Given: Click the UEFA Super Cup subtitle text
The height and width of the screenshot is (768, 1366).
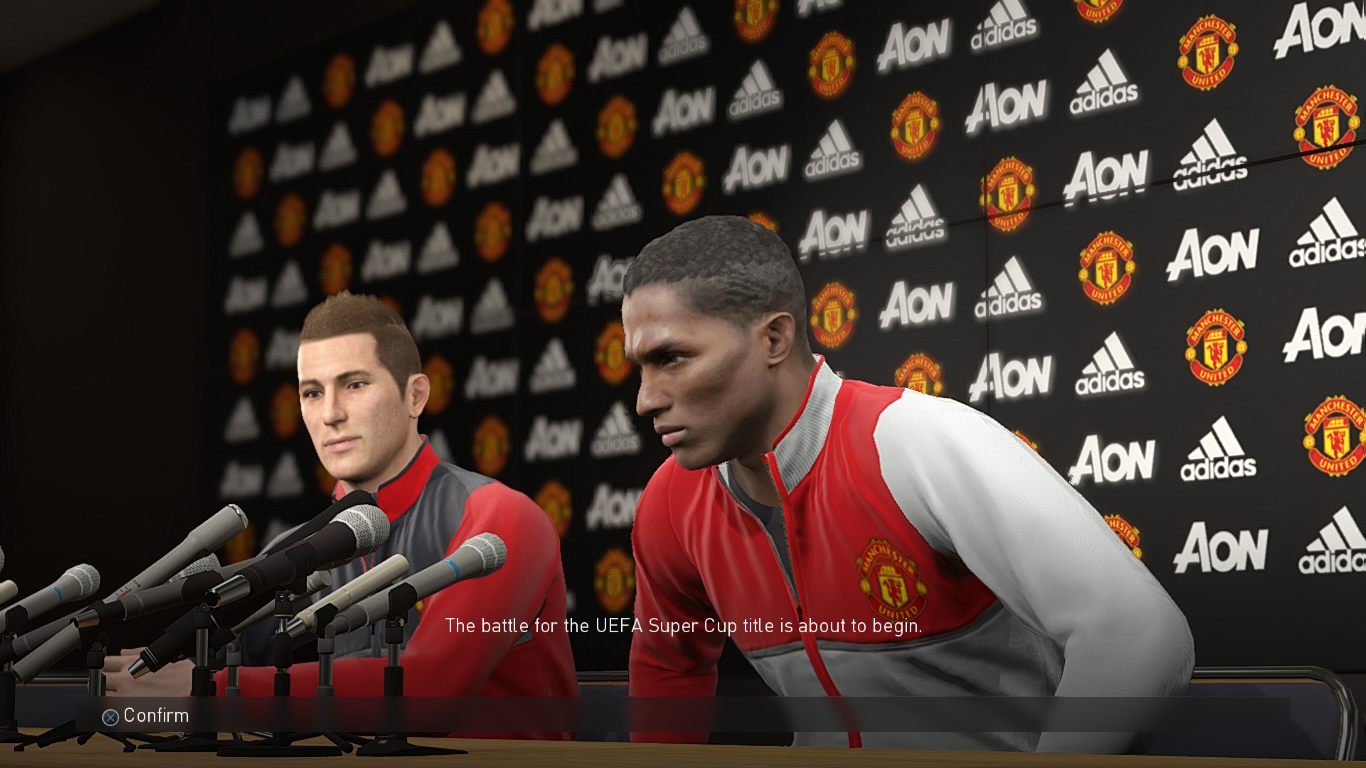Looking at the screenshot, I should tap(683, 627).
